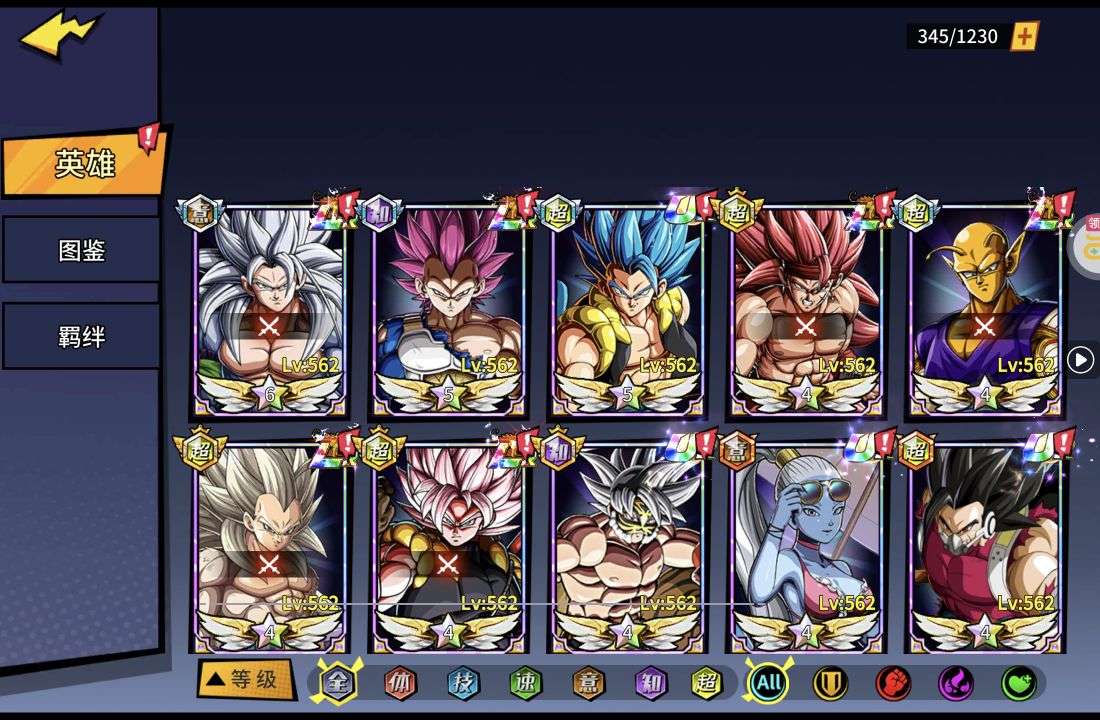The image size is (1100, 720).
Task: Select the blue-haired Gogeta hero card
Action: click(628, 310)
